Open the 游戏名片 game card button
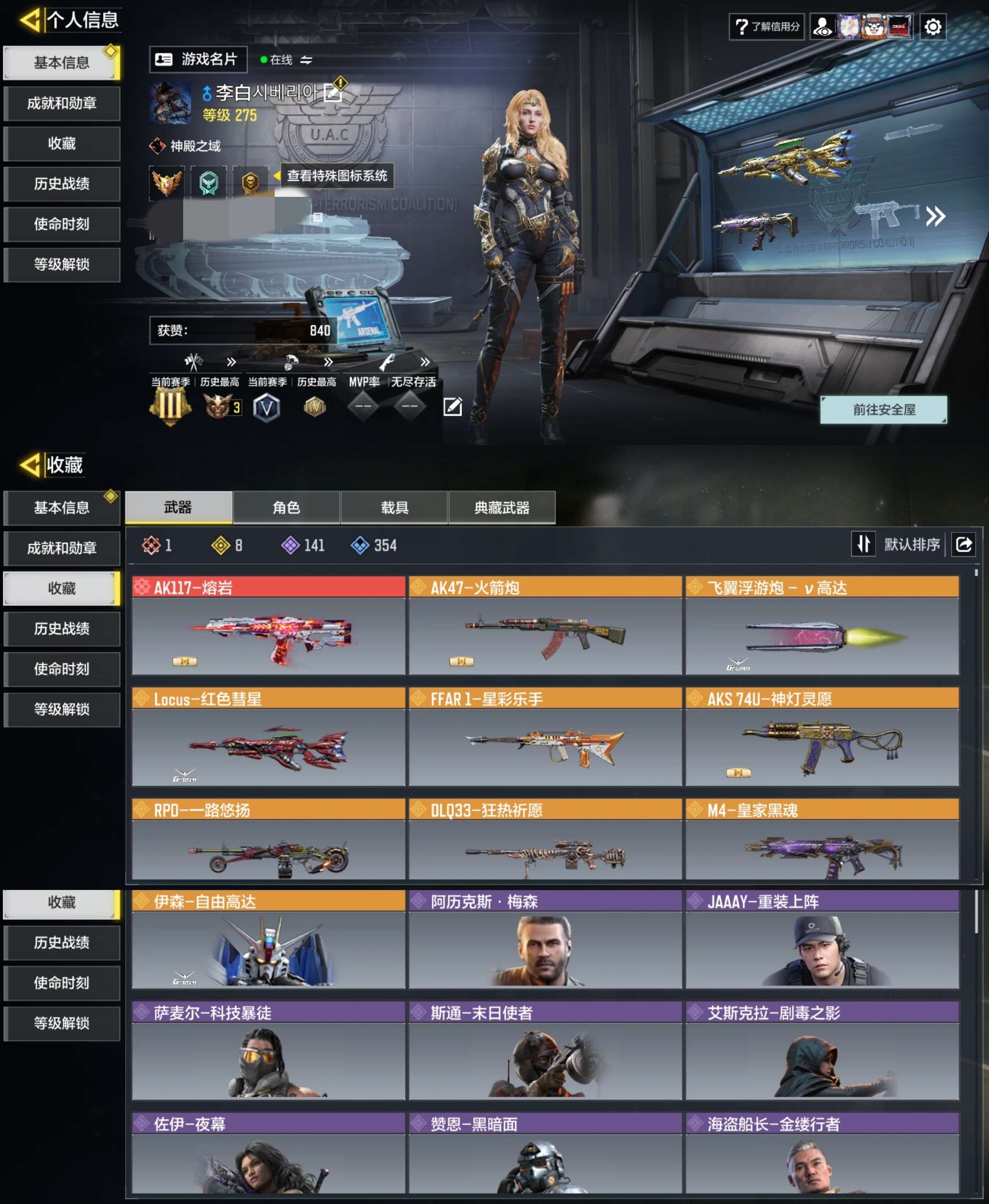Image resolution: width=989 pixels, height=1204 pixels. (198, 59)
